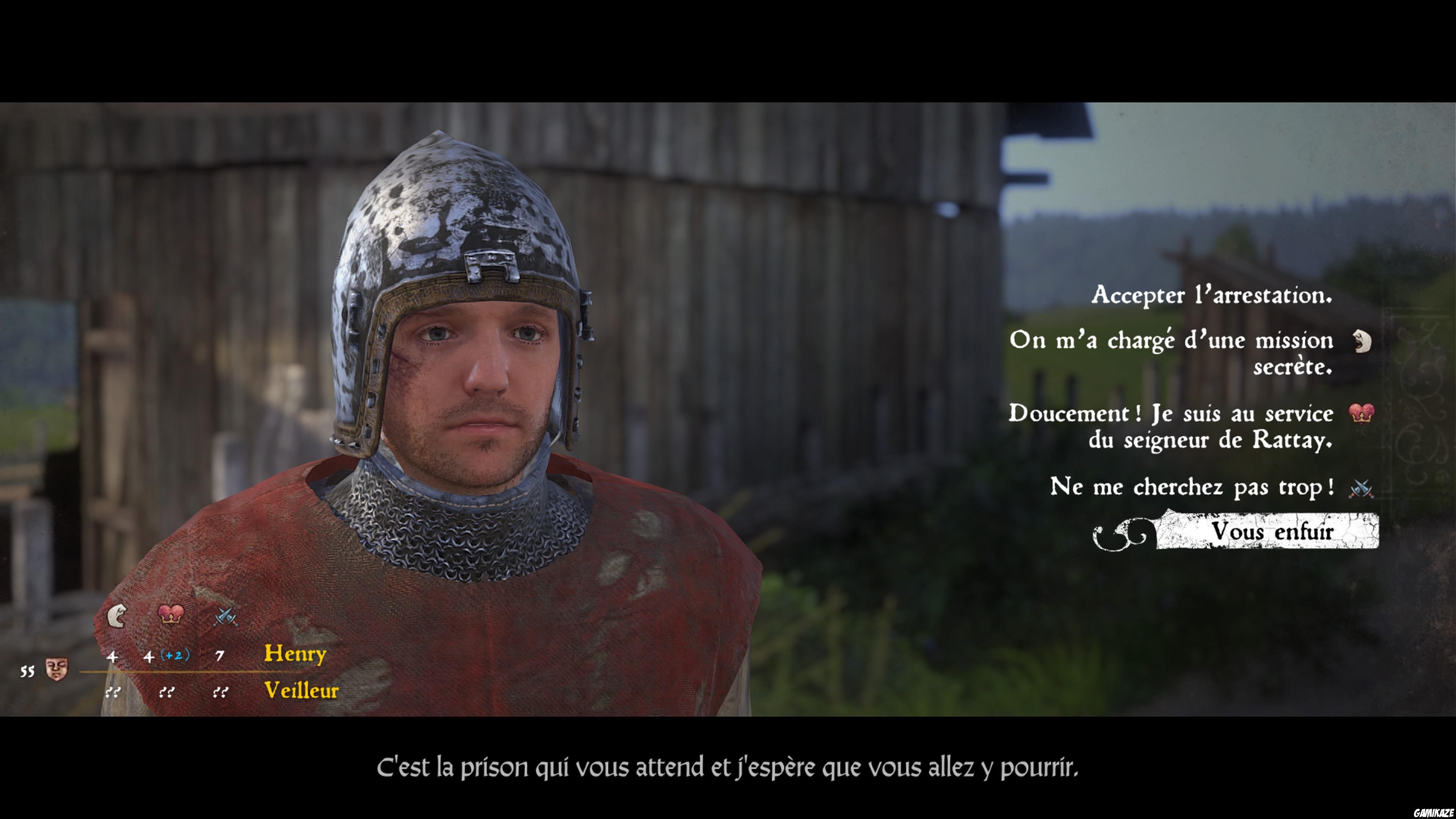Click the 'Henry' name label
The width and height of the screenshot is (1456, 819).
[x=295, y=654]
